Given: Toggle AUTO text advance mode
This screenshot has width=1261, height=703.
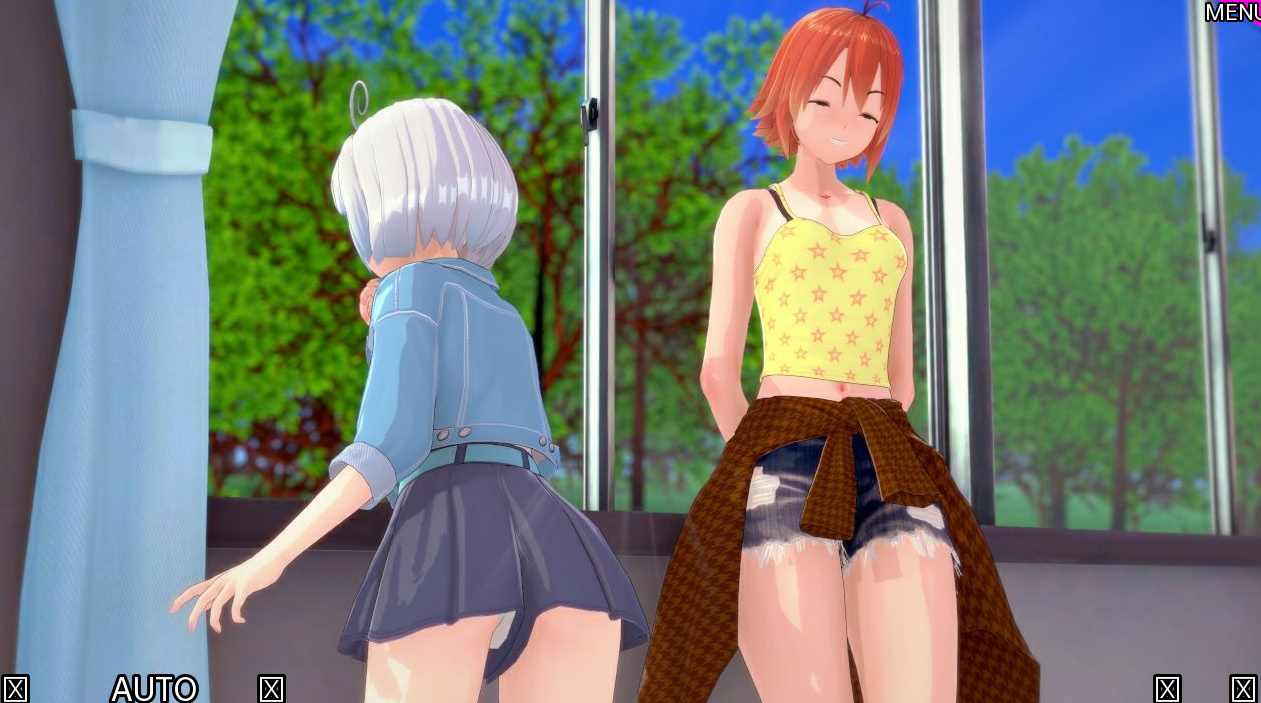Looking at the screenshot, I should pos(154,688).
